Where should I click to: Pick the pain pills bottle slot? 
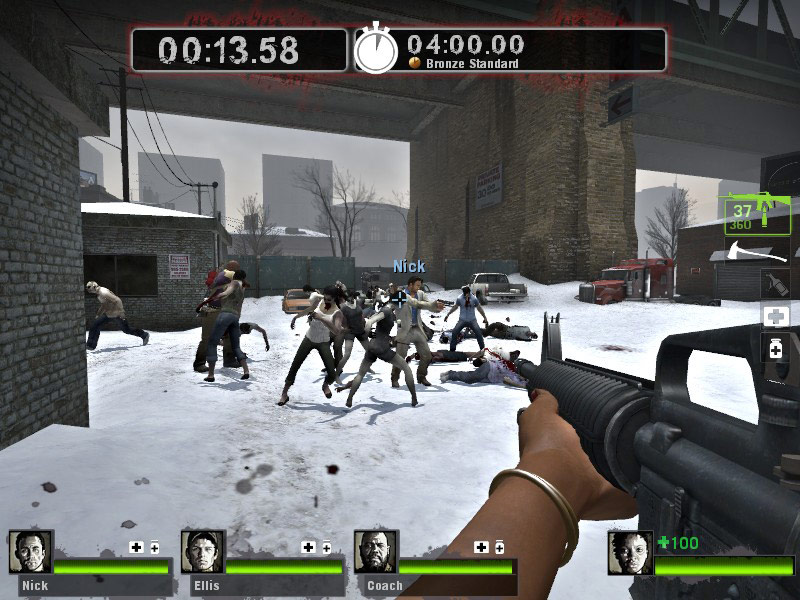pyautogui.click(x=776, y=350)
